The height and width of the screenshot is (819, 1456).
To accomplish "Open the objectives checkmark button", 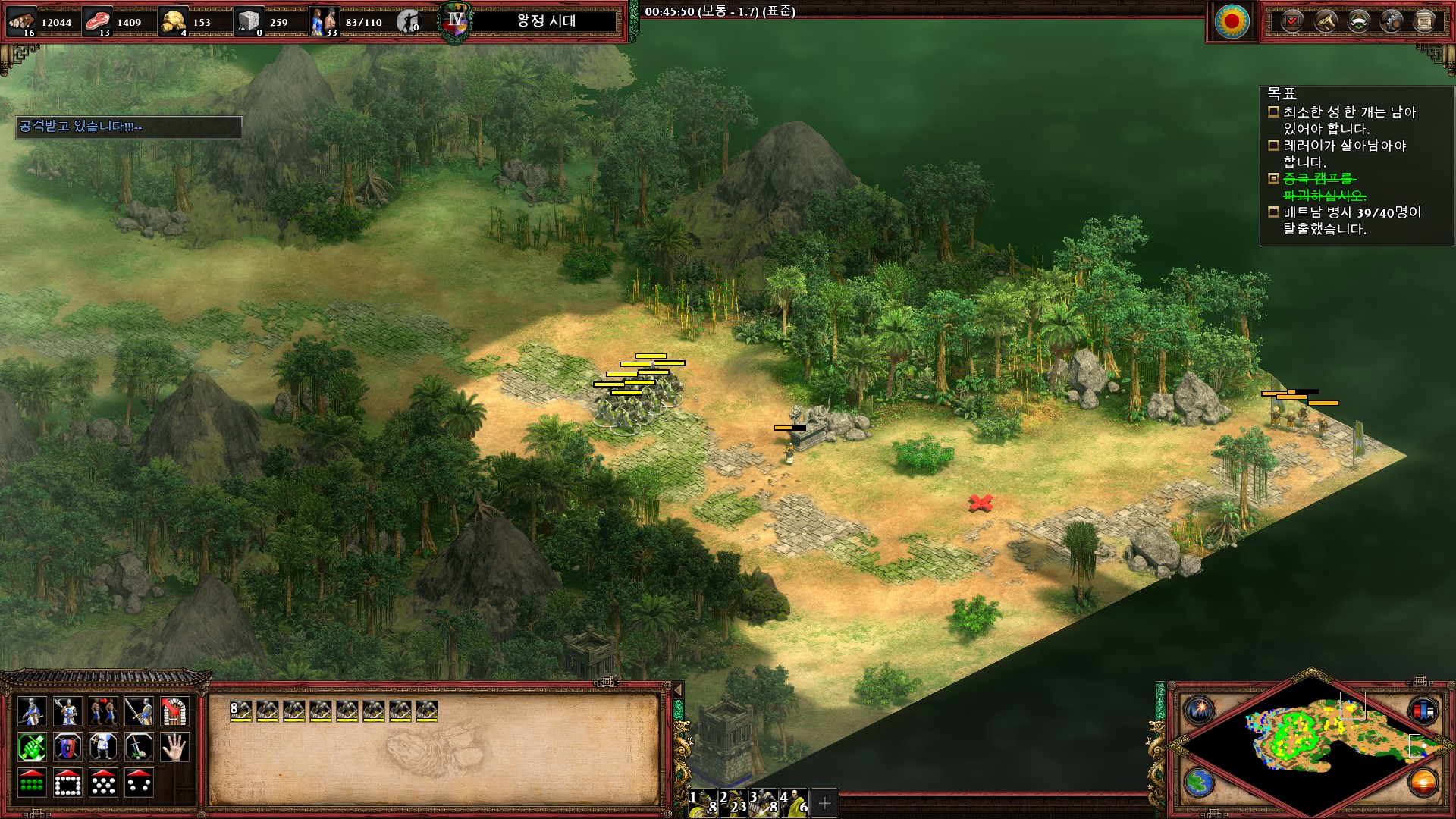I will click(1292, 21).
